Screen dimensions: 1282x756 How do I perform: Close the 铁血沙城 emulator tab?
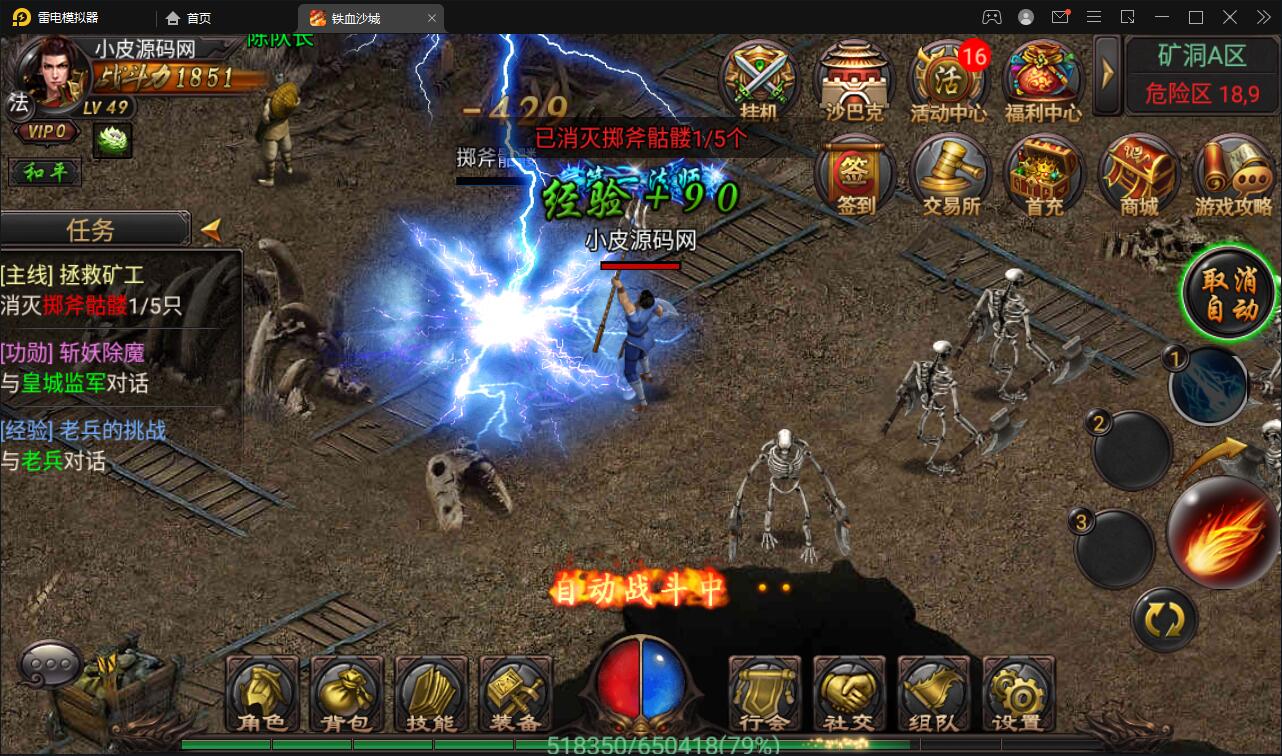click(x=432, y=18)
